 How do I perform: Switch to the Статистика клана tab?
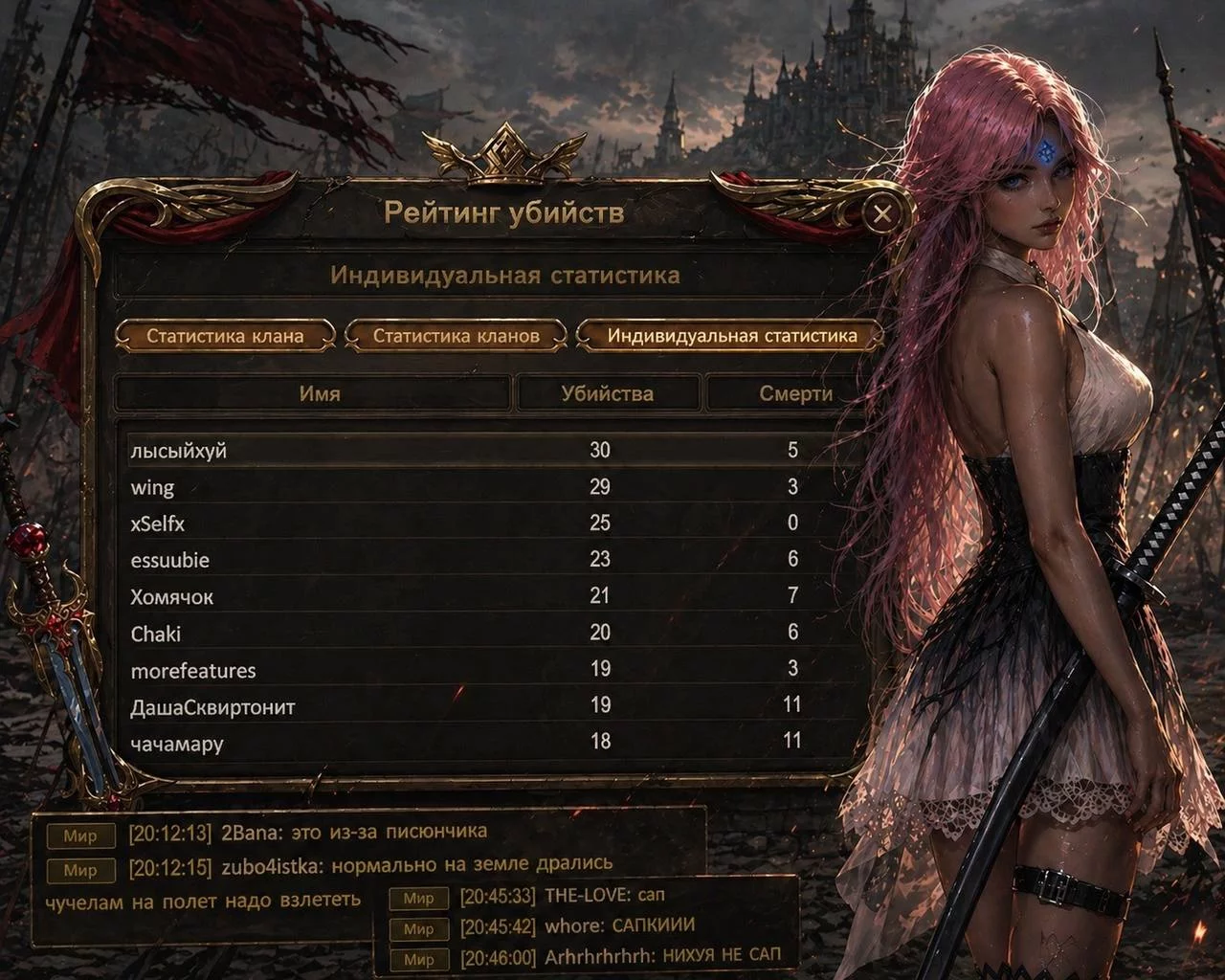[225, 336]
